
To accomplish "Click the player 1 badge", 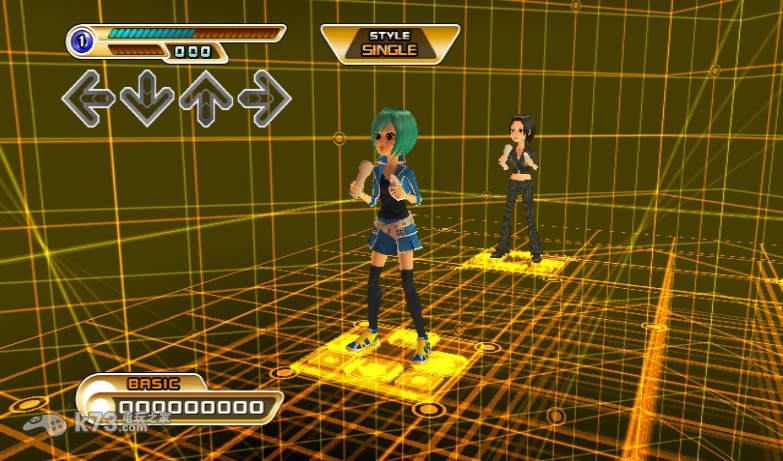I will (x=82, y=42).
